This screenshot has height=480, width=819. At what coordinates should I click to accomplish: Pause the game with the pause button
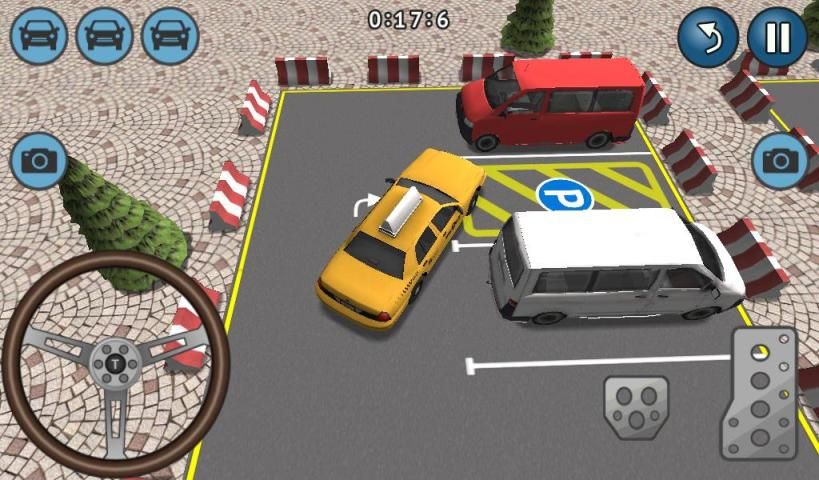click(x=776, y=37)
